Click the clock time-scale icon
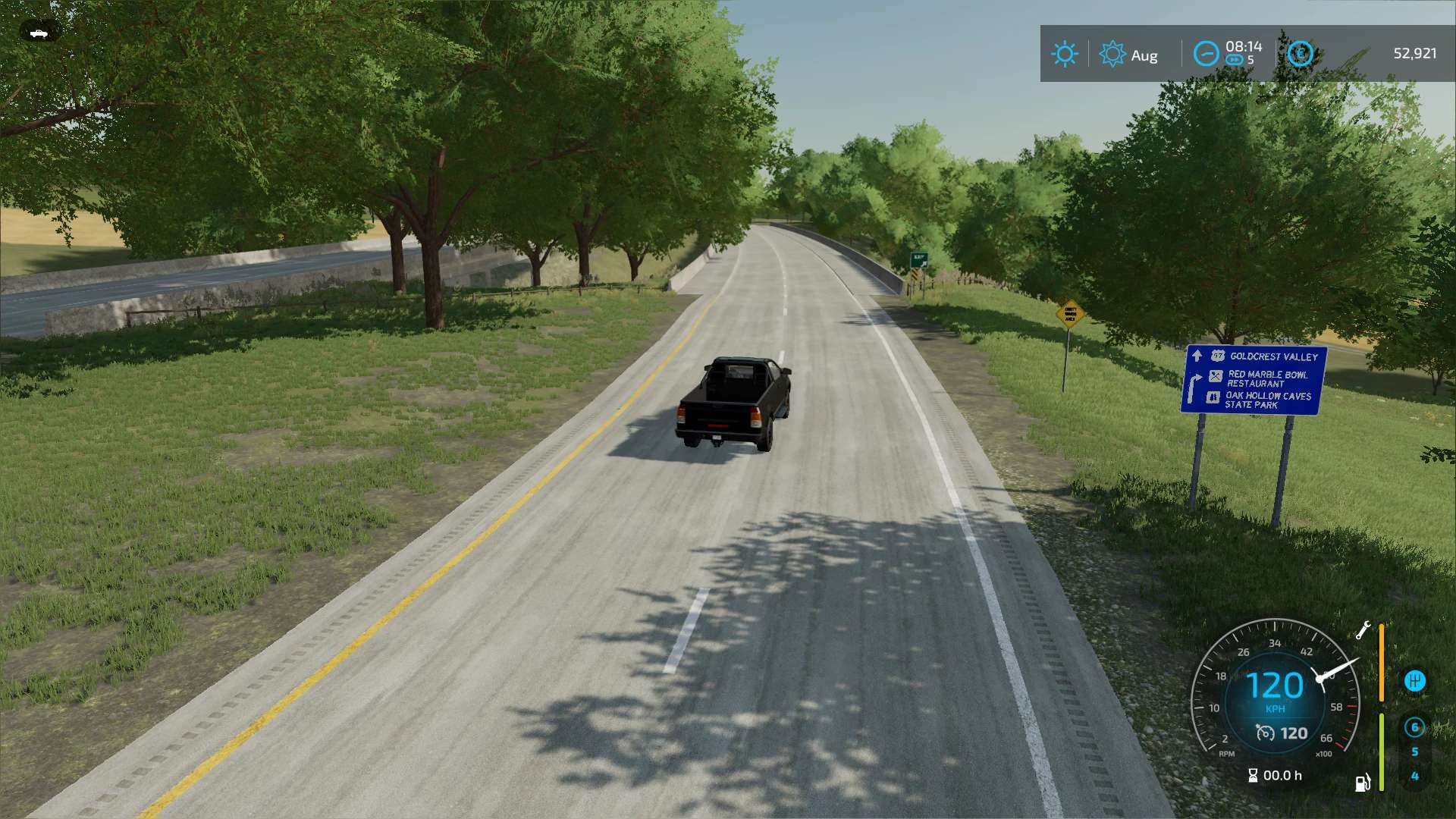Screen dimensions: 1456x819 click(1206, 54)
